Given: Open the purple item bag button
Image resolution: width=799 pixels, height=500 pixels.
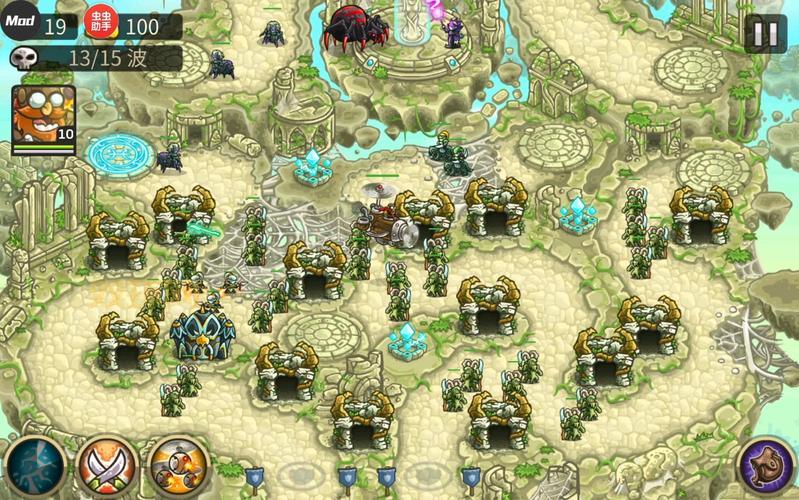Looking at the screenshot, I should pos(765,466).
